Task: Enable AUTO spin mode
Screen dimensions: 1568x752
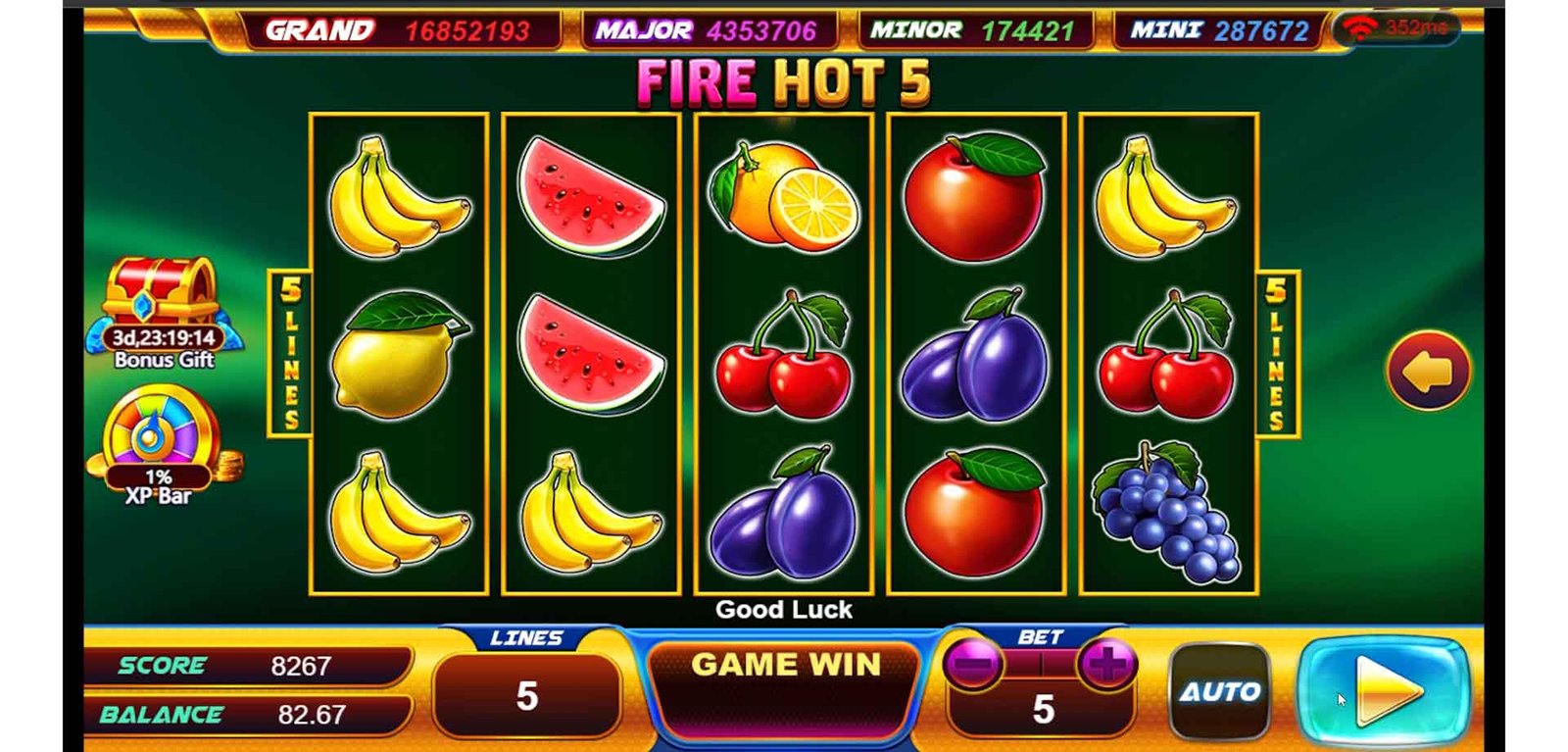Action: click(x=1219, y=692)
